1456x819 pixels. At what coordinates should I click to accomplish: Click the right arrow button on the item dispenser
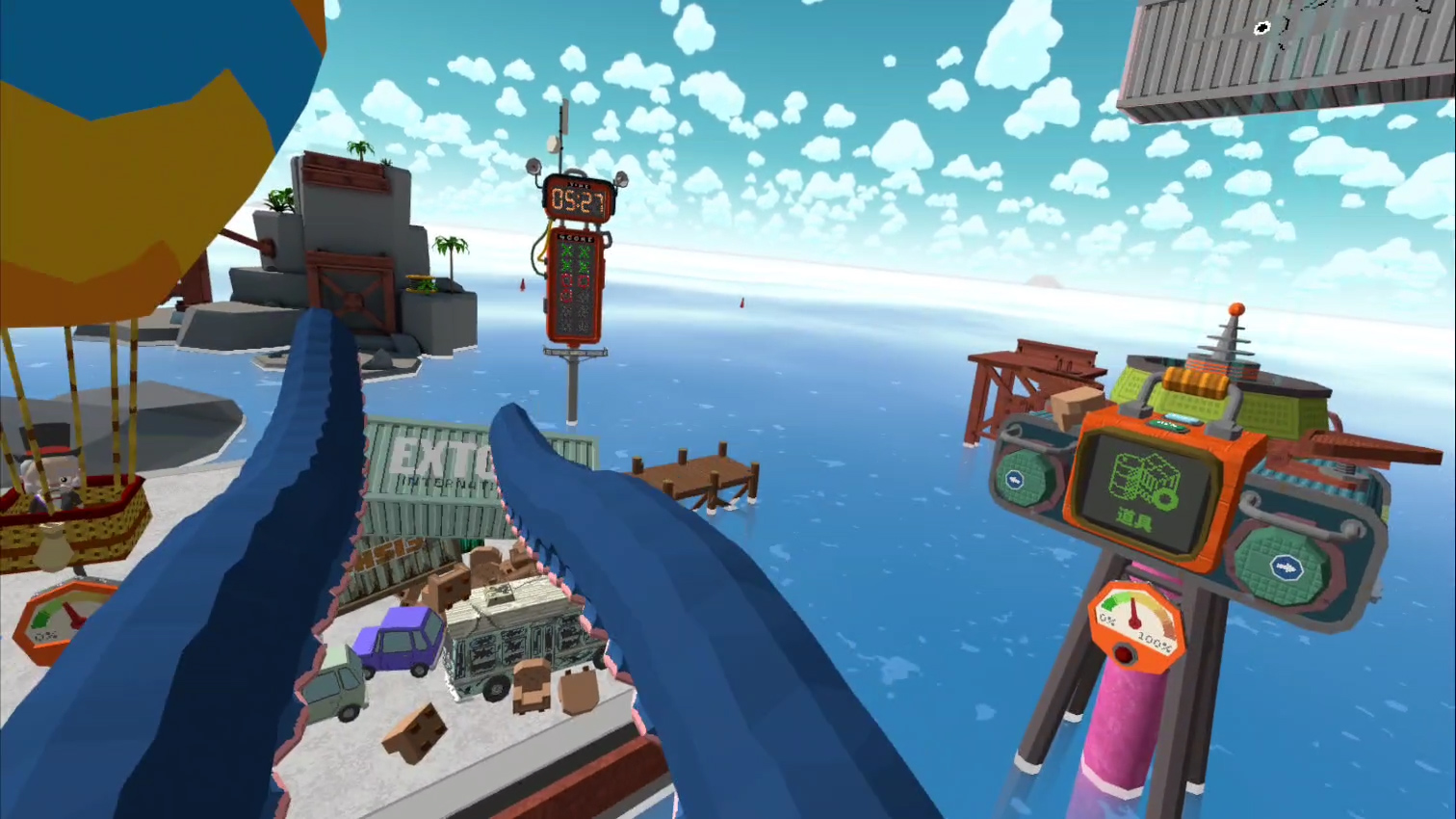[x=1285, y=568]
